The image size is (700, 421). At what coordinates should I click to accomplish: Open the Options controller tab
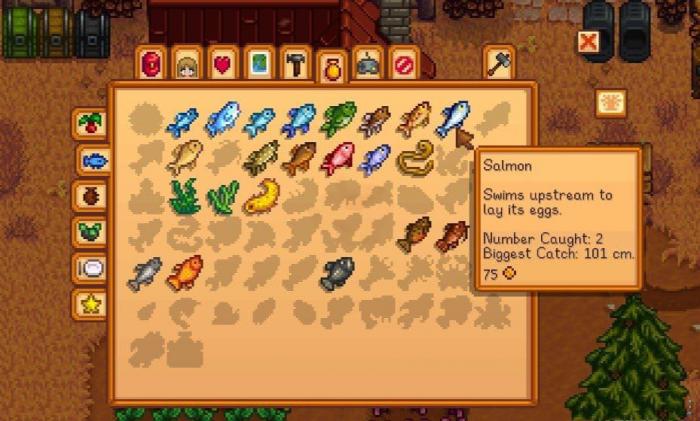tap(367, 64)
